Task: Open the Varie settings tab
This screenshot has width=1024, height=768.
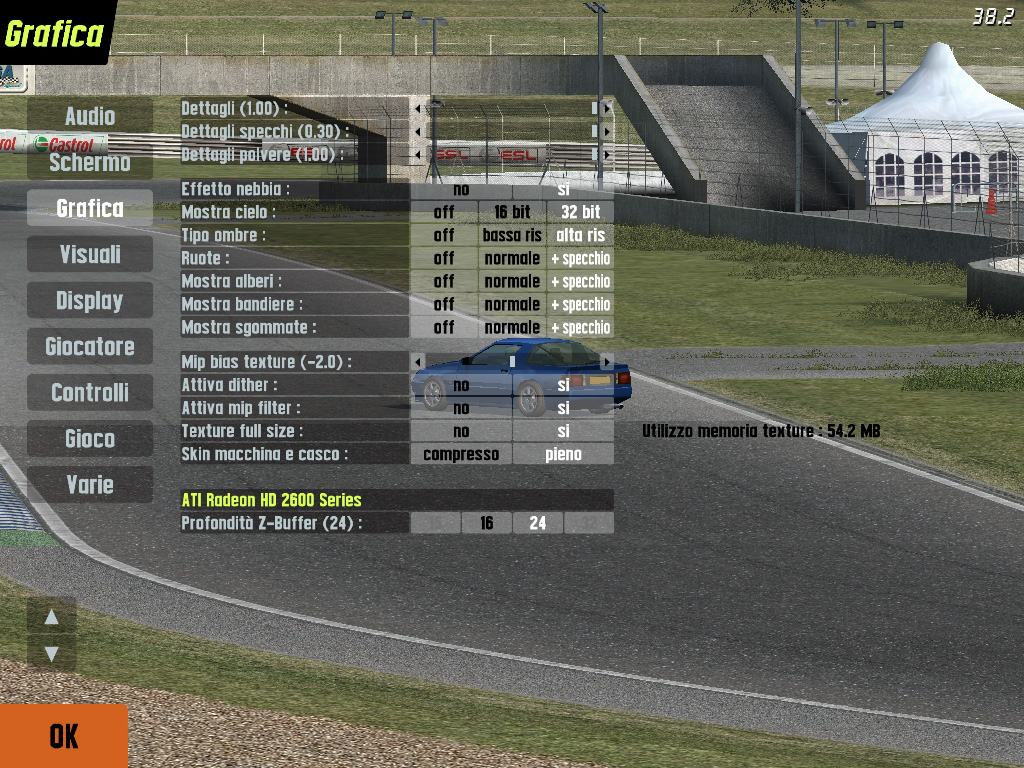Action: (90, 484)
